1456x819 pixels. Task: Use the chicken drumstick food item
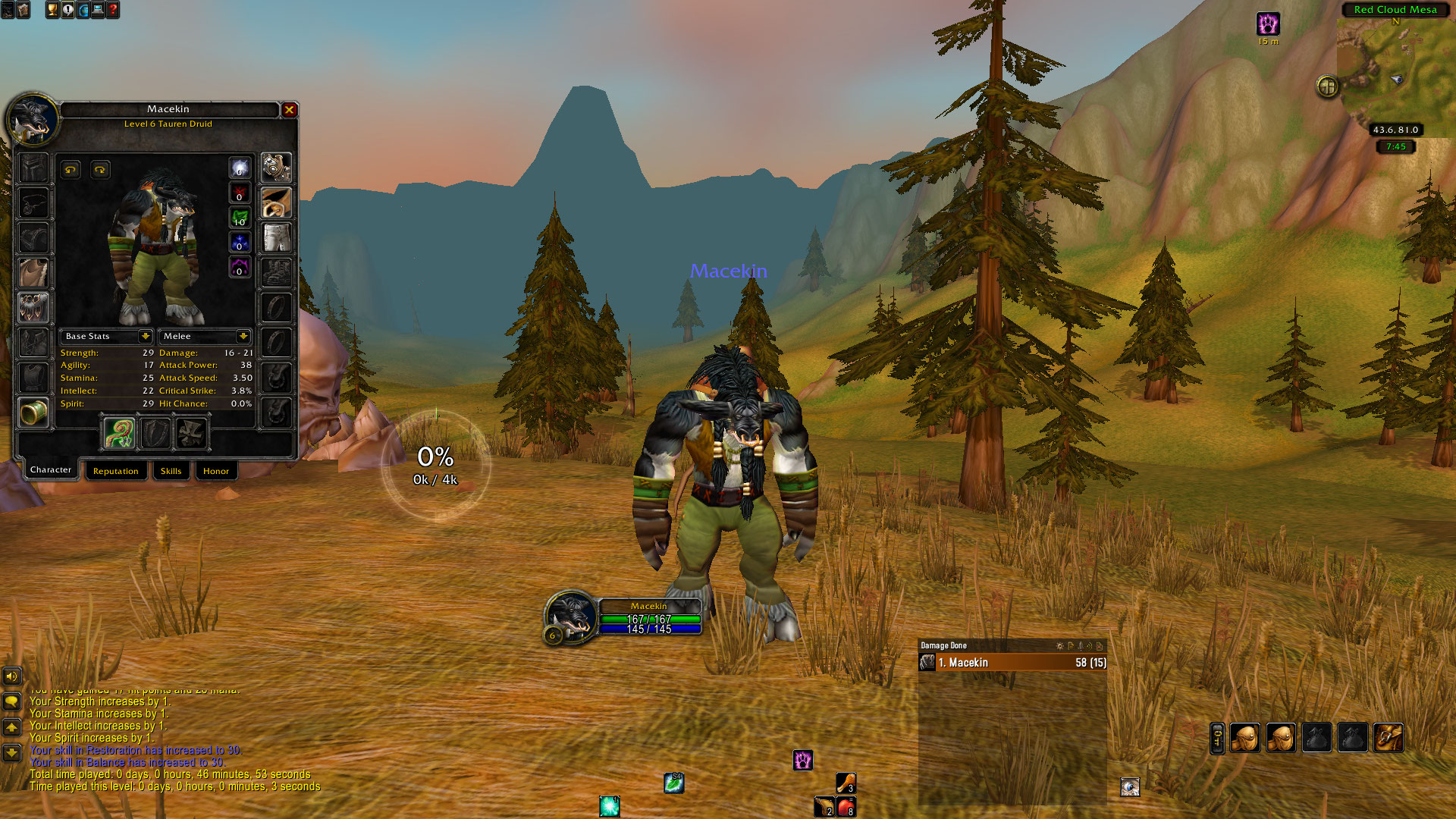click(846, 782)
